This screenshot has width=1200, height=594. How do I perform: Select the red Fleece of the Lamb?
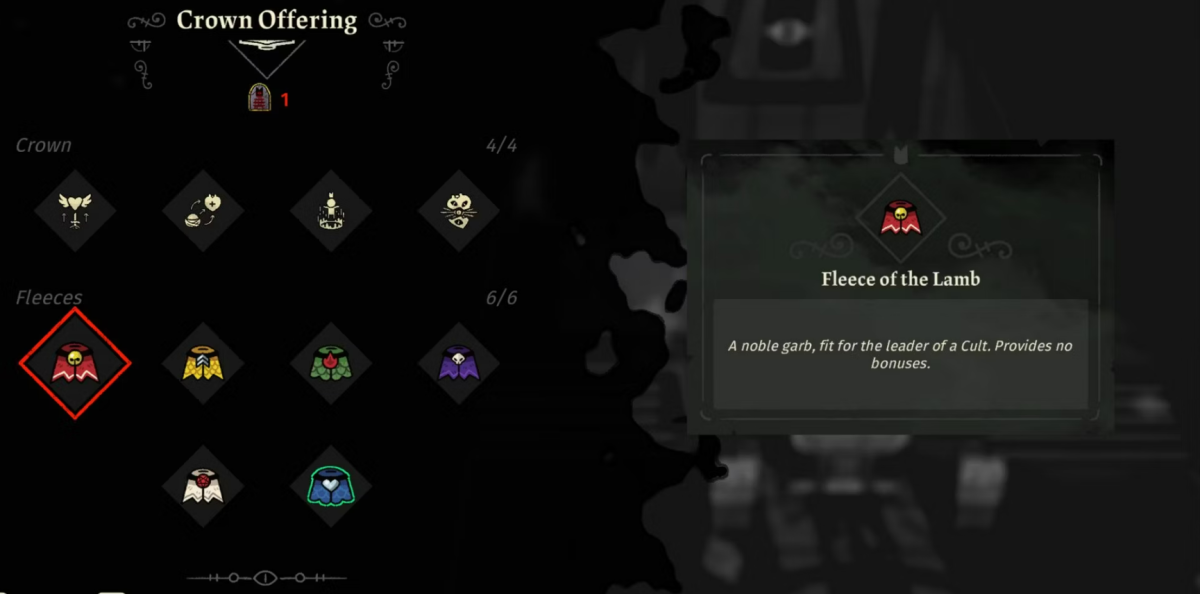point(75,363)
